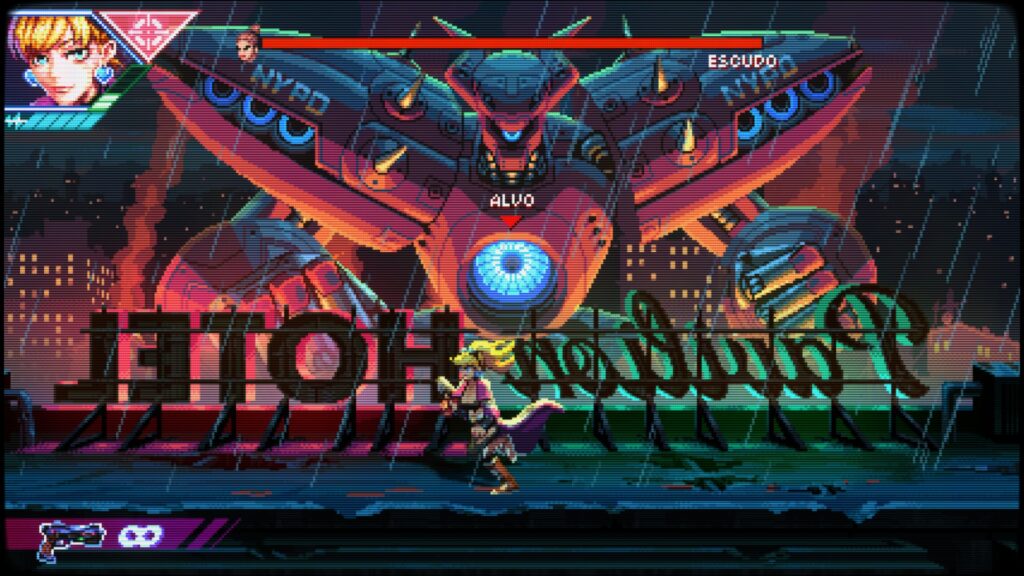Select the ALVO target marker

coord(511,207)
